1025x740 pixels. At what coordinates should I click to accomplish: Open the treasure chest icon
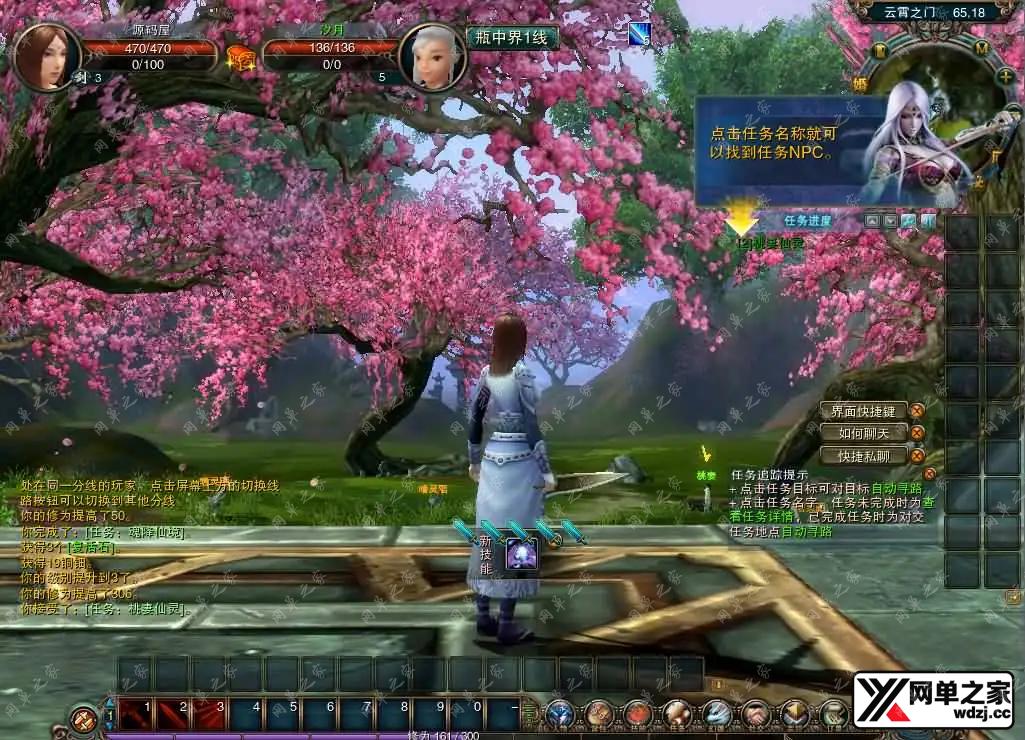coord(240,58)
